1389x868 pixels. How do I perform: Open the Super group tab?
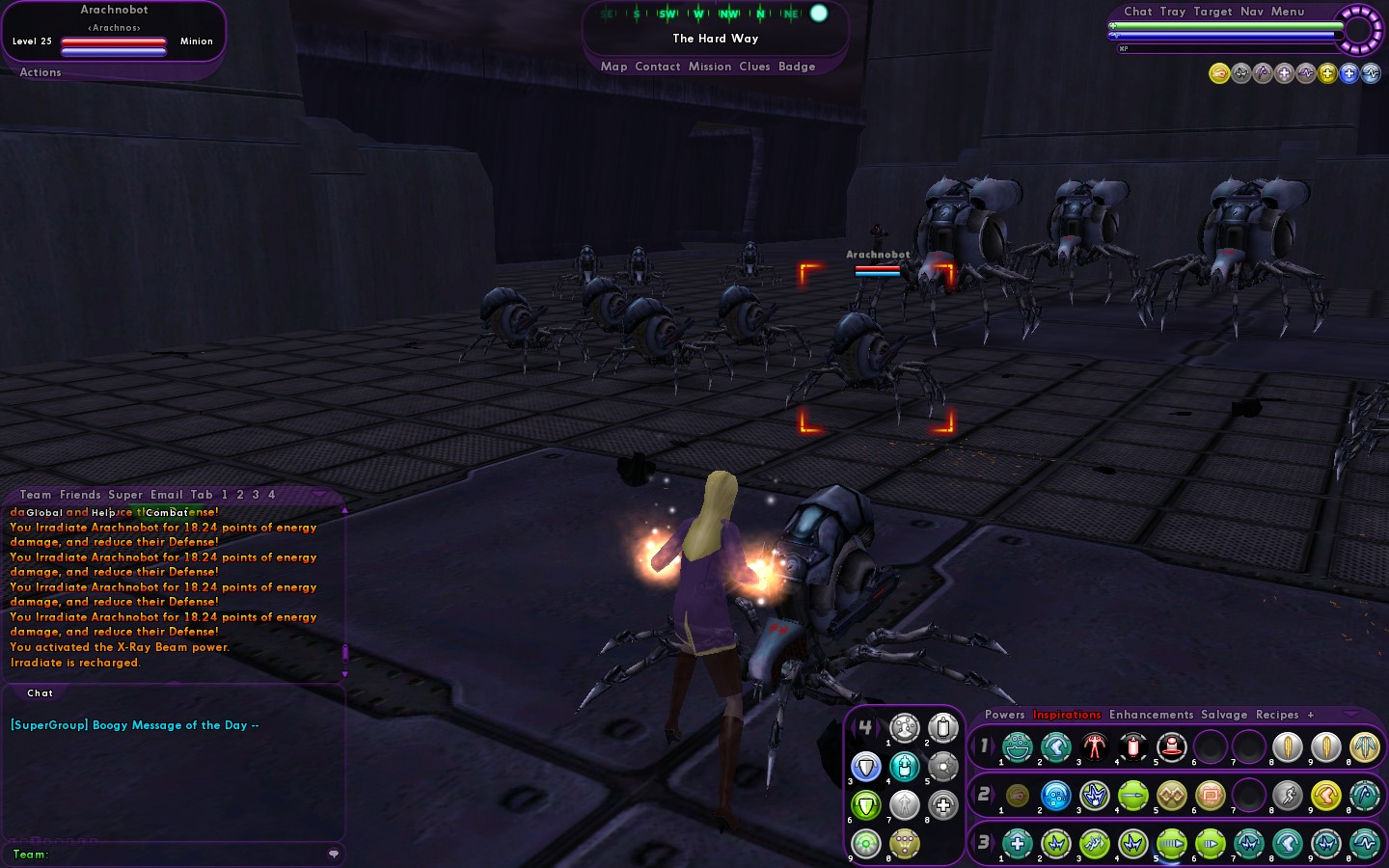click(x=125, y=495)
